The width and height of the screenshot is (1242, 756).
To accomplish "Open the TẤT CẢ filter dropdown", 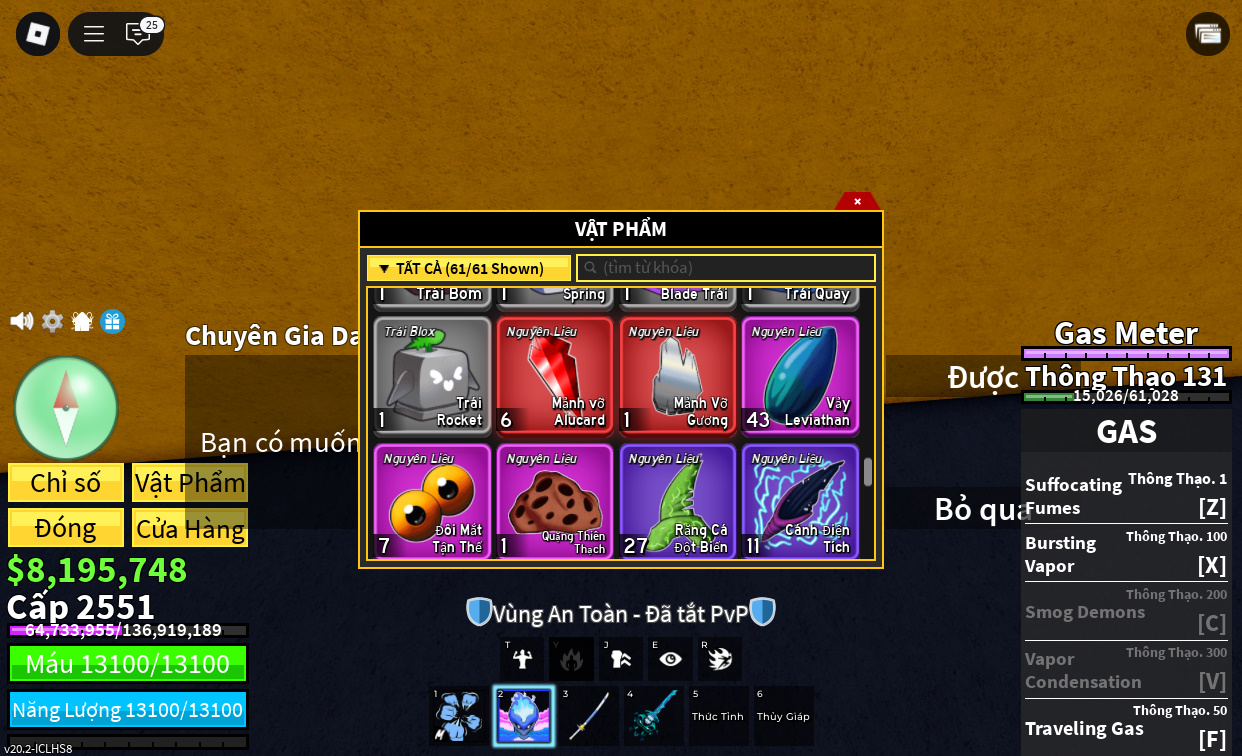I will [468, 268].
